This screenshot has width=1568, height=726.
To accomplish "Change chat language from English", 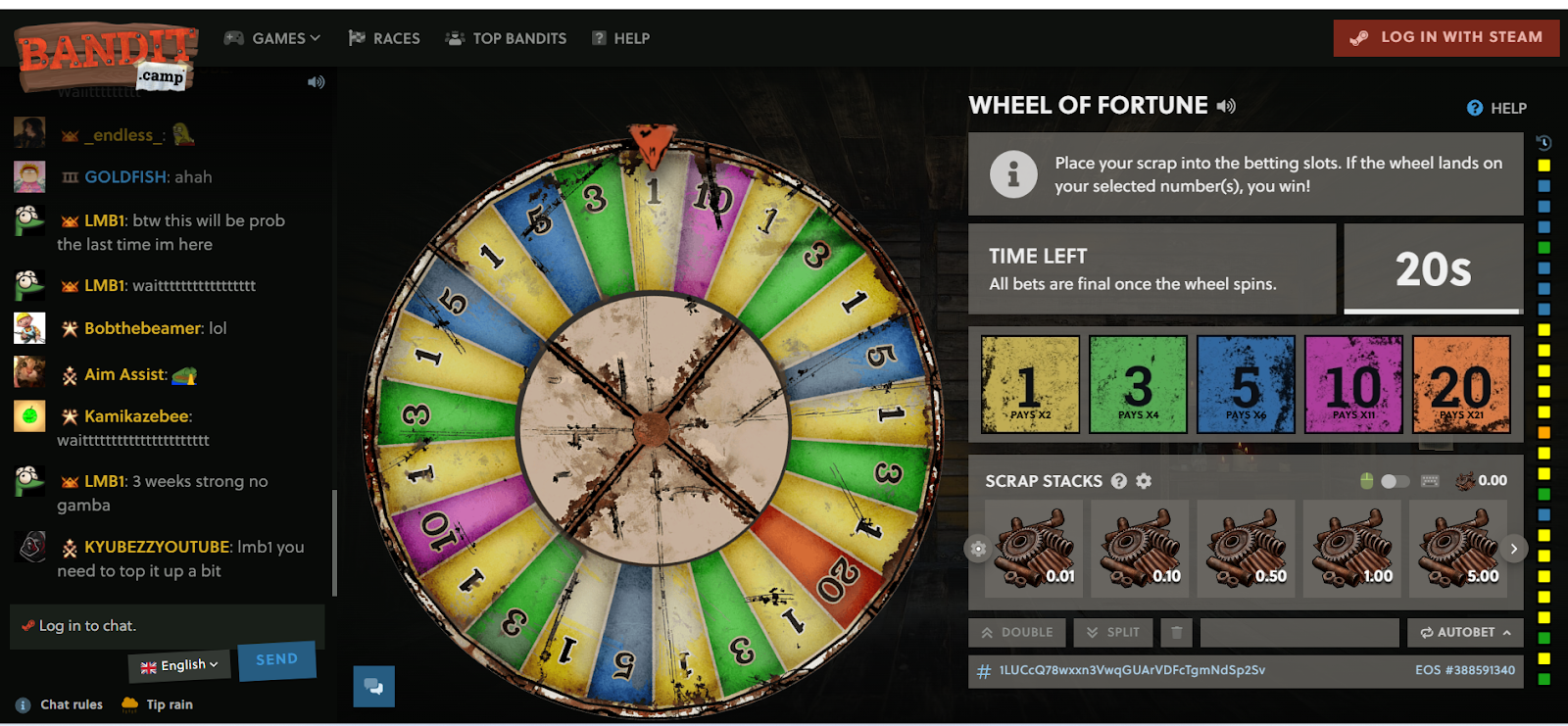I will 179,665.
